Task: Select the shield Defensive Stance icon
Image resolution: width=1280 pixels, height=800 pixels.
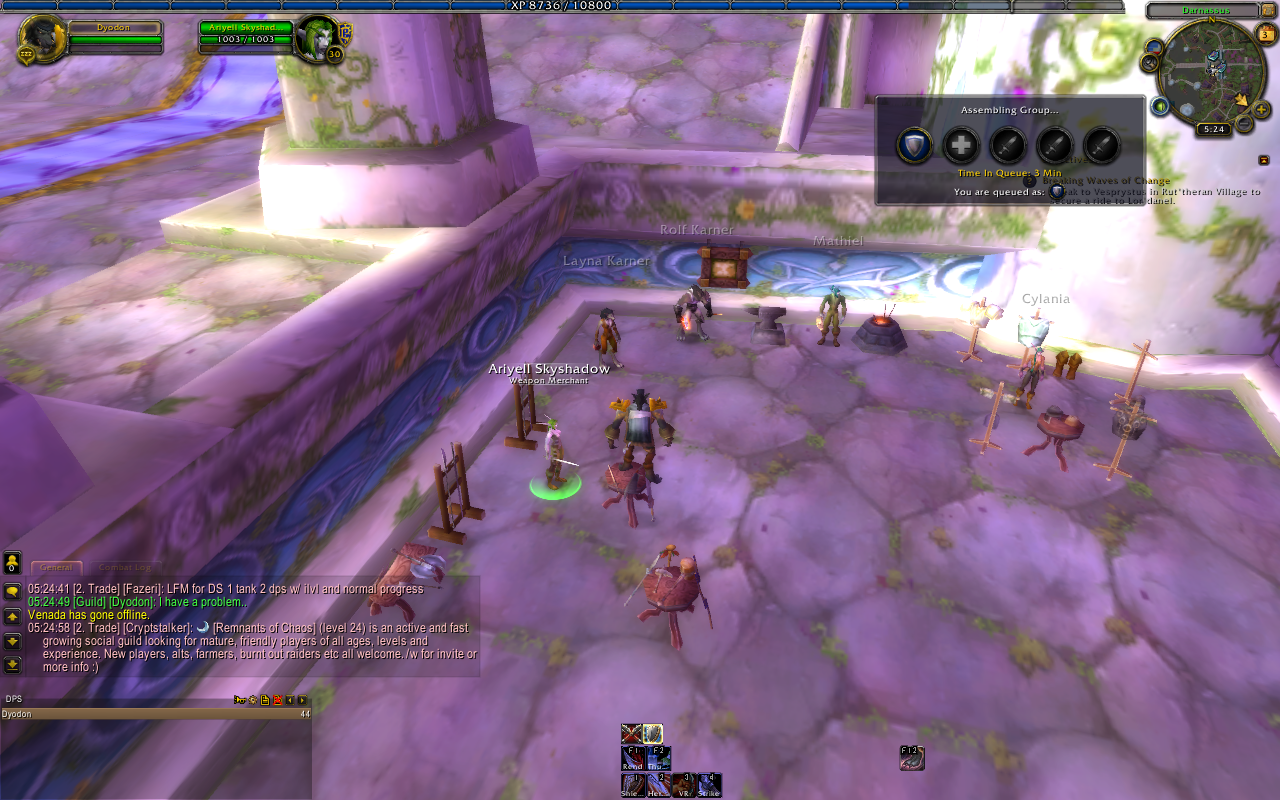Action: (x=653, y=734)
